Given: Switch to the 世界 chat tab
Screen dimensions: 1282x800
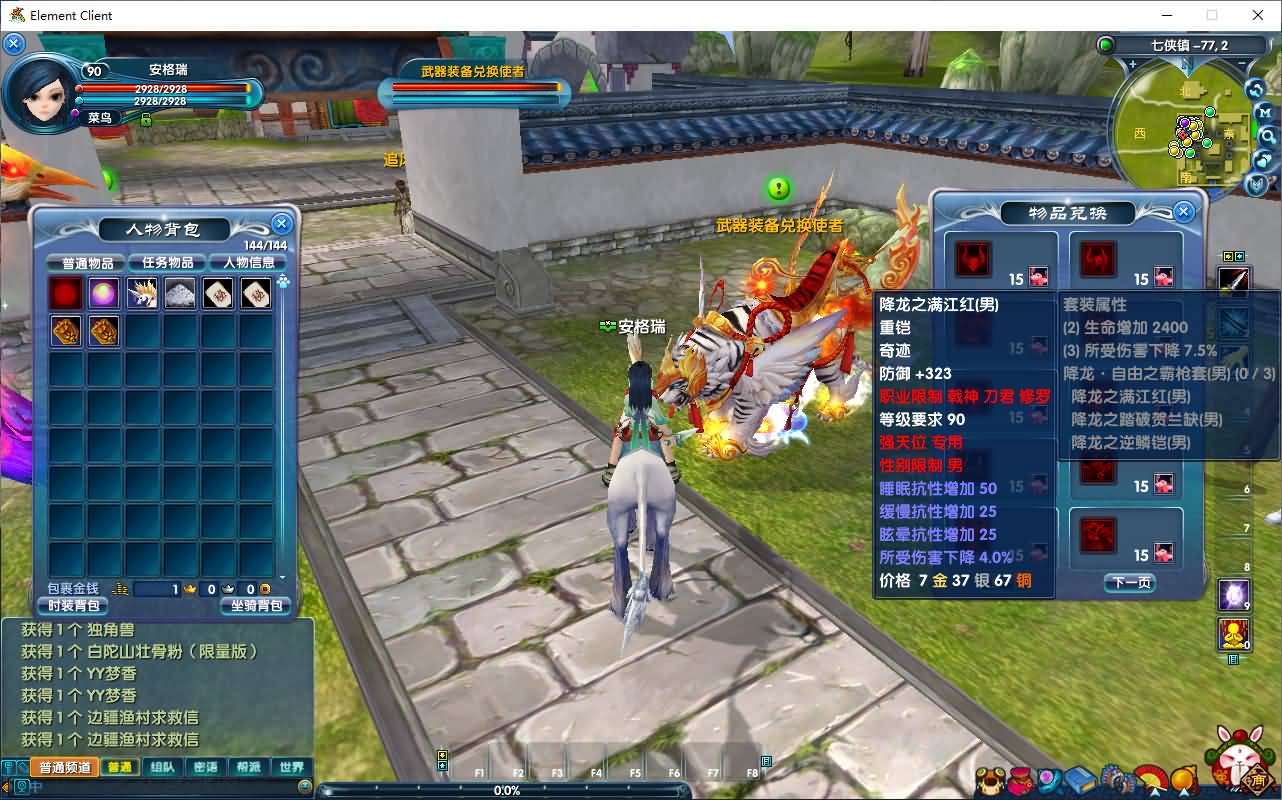Looking at the screenshot, I should [x=290, y=766].
